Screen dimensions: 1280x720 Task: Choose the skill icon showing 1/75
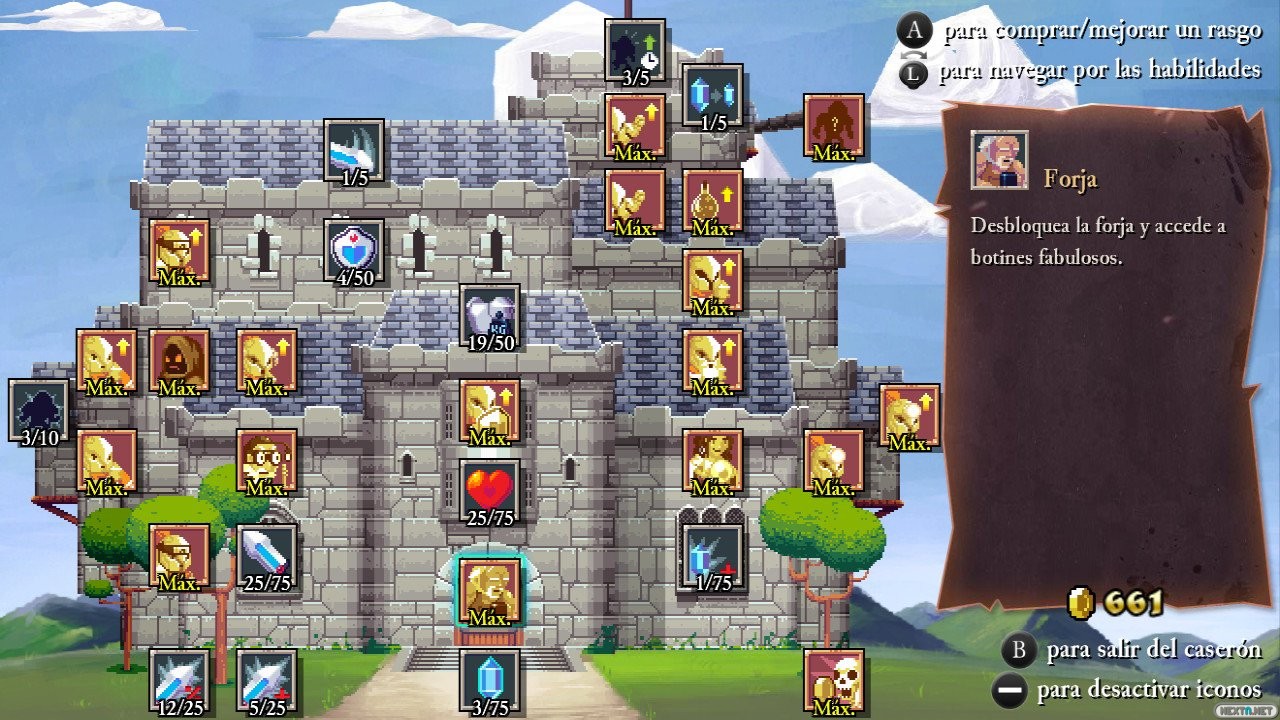point(712,554)
